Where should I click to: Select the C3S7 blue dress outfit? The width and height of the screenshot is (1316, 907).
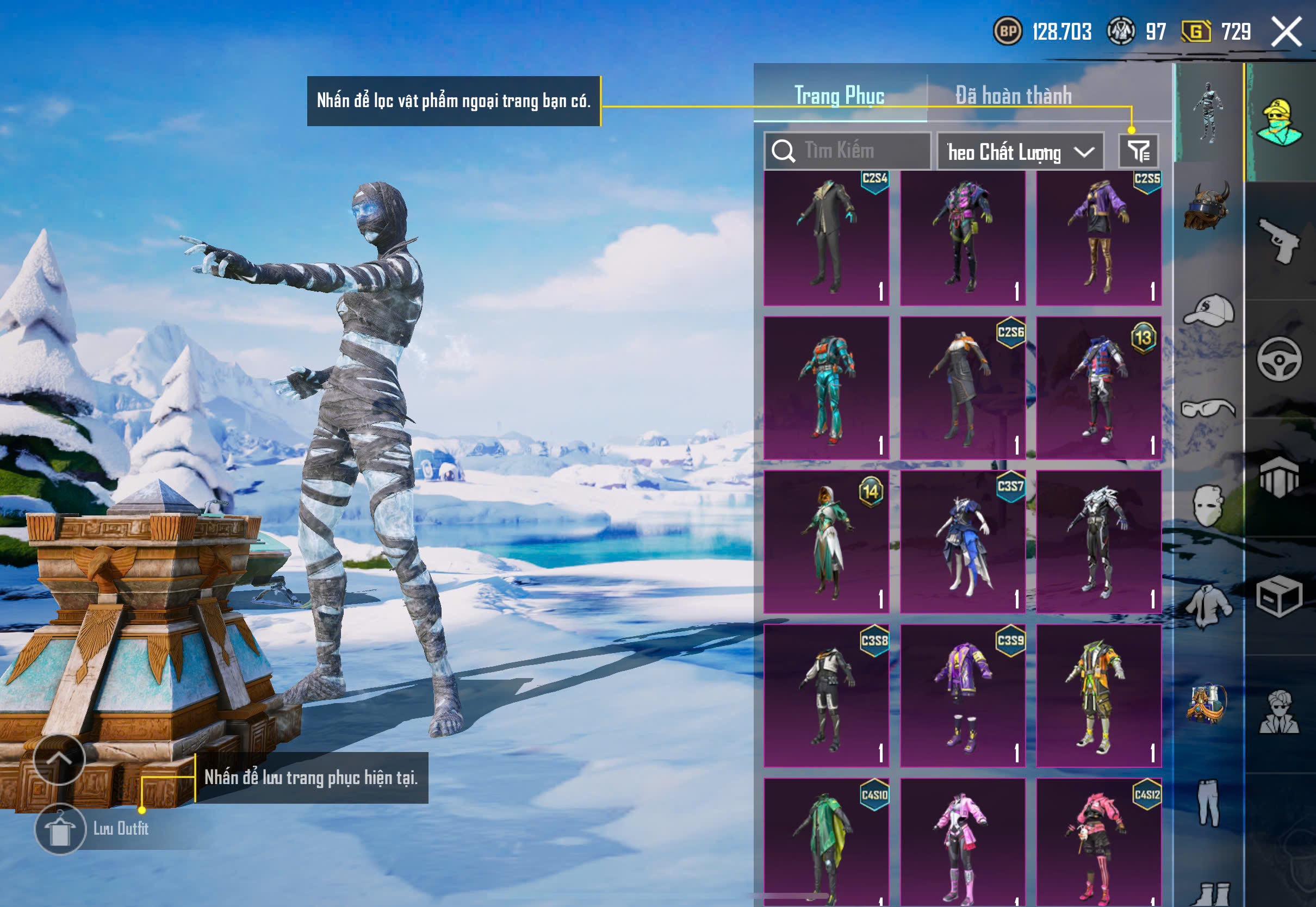pos(963,542)
